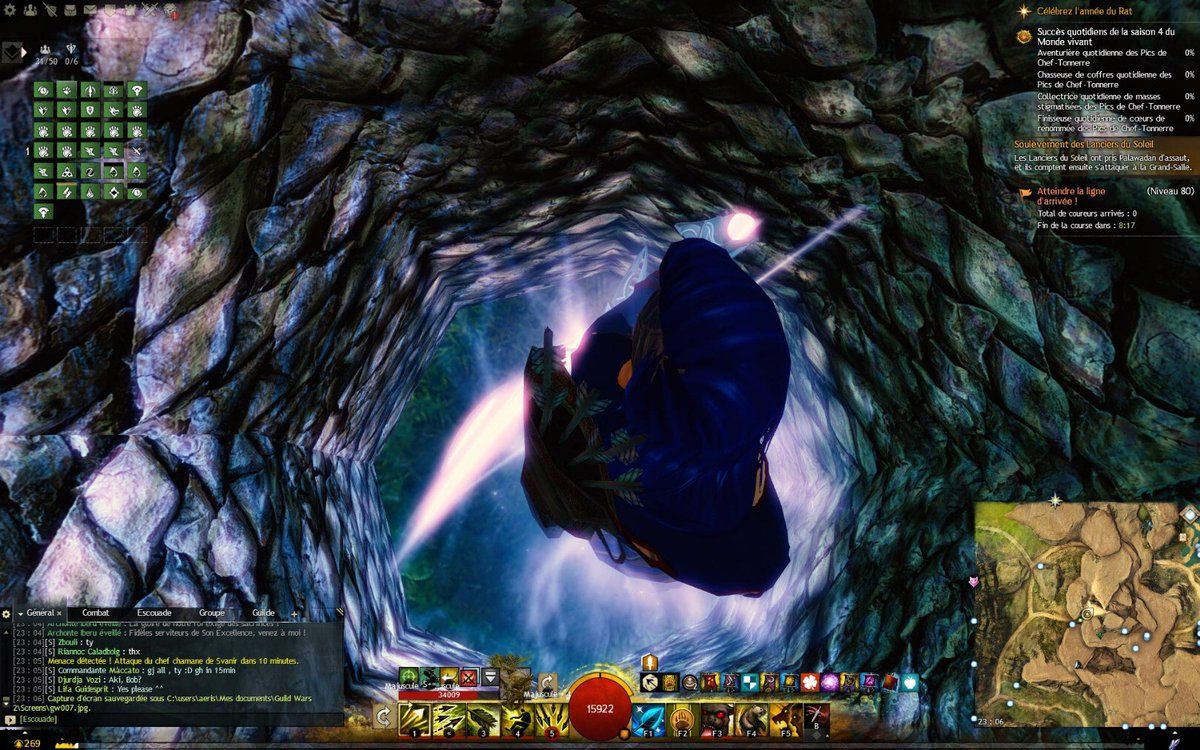The width and height of the screenshot is (1200, 750).
Task: Activate the F1 blue pet skill
Action: click(x=650, y=718)
